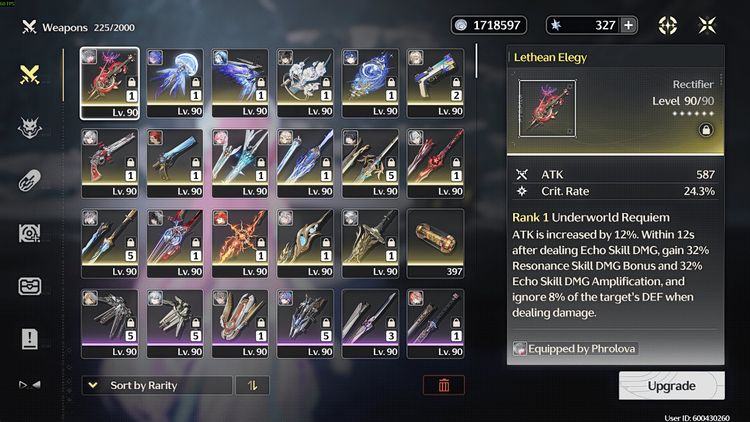
Task: Open the red trash discard mode
Action: click(x=443, y=385)
